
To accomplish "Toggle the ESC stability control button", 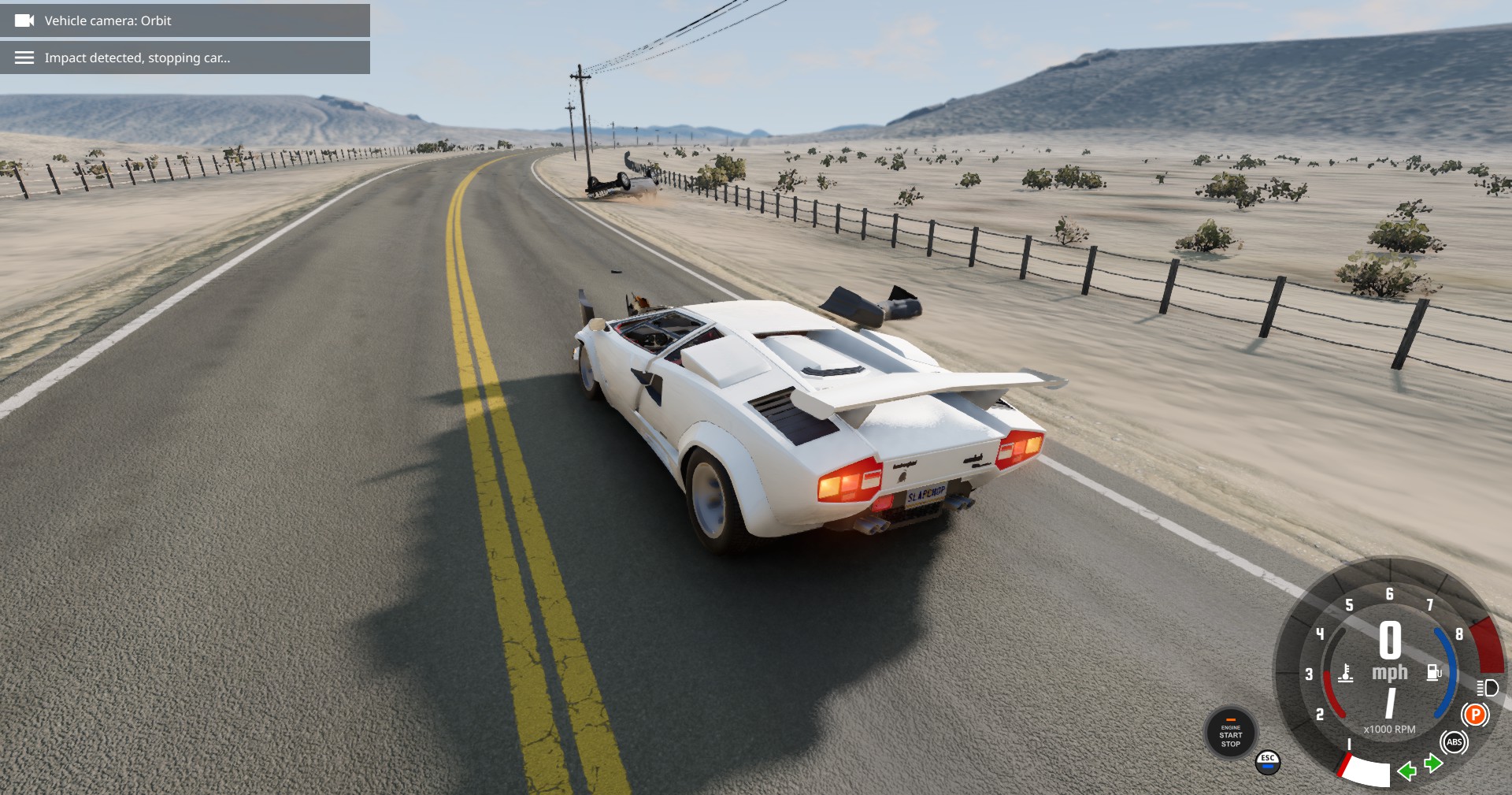I will point(1267,761).
